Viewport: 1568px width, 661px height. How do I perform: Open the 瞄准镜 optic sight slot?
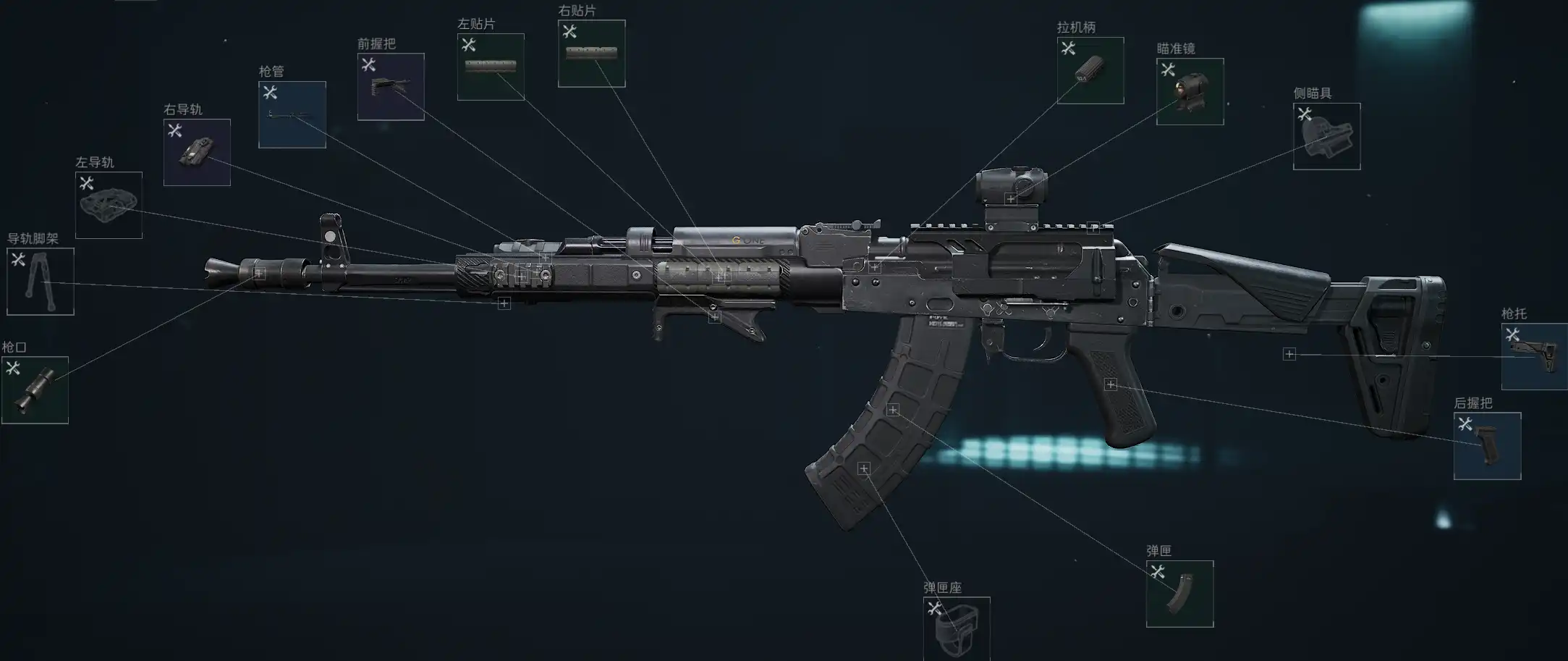click(x=1190, y=91)
